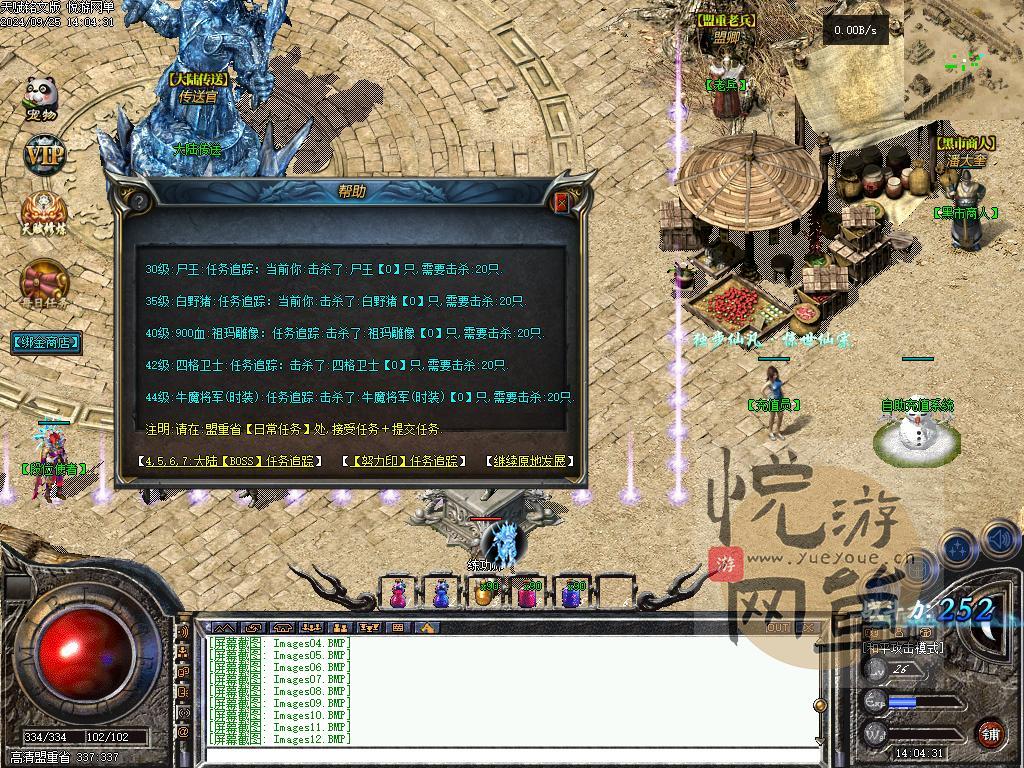Open the VIP badge menu
The width and height of the screenshot is (1024, 768).
coord(43,155)
